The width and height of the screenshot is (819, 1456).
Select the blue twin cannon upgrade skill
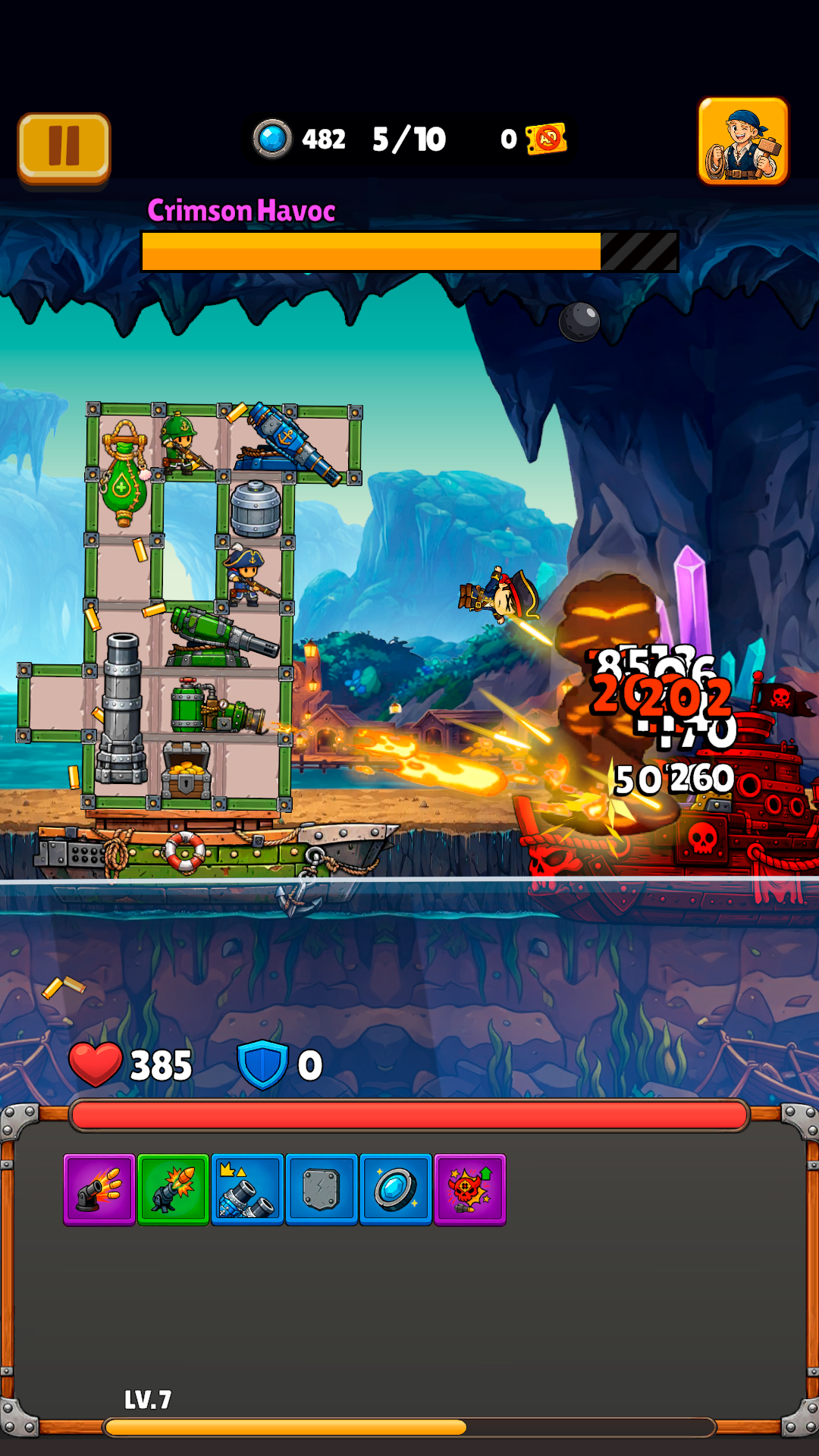point(247,1189)
